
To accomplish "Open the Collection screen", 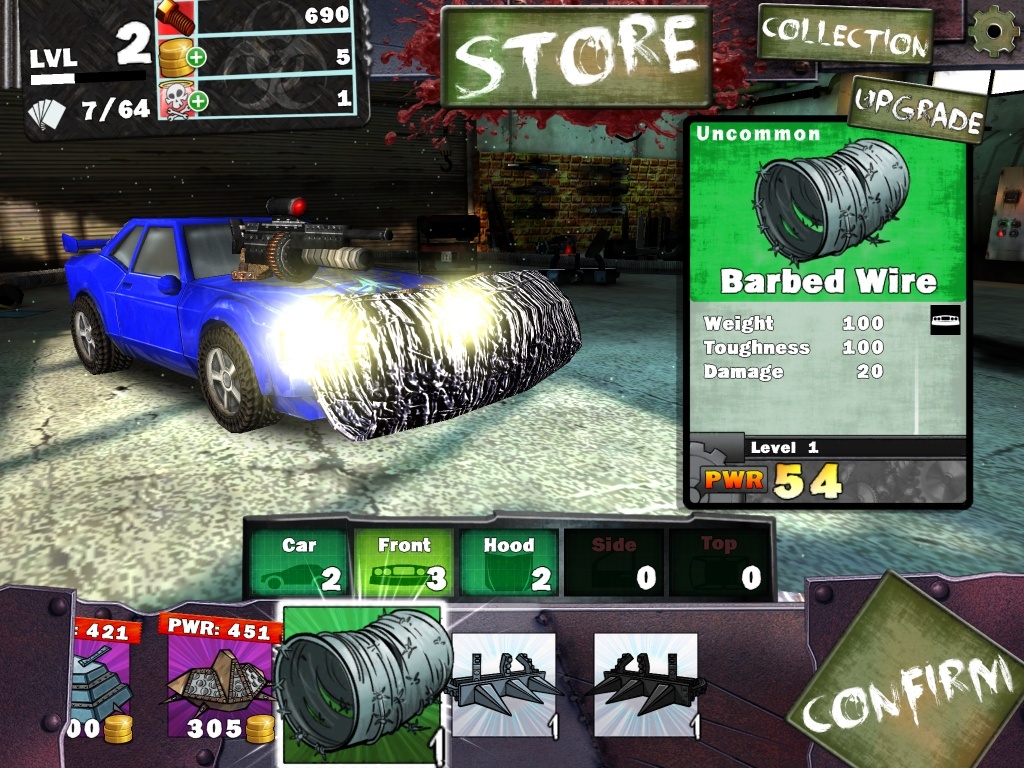I will point(845,36).
